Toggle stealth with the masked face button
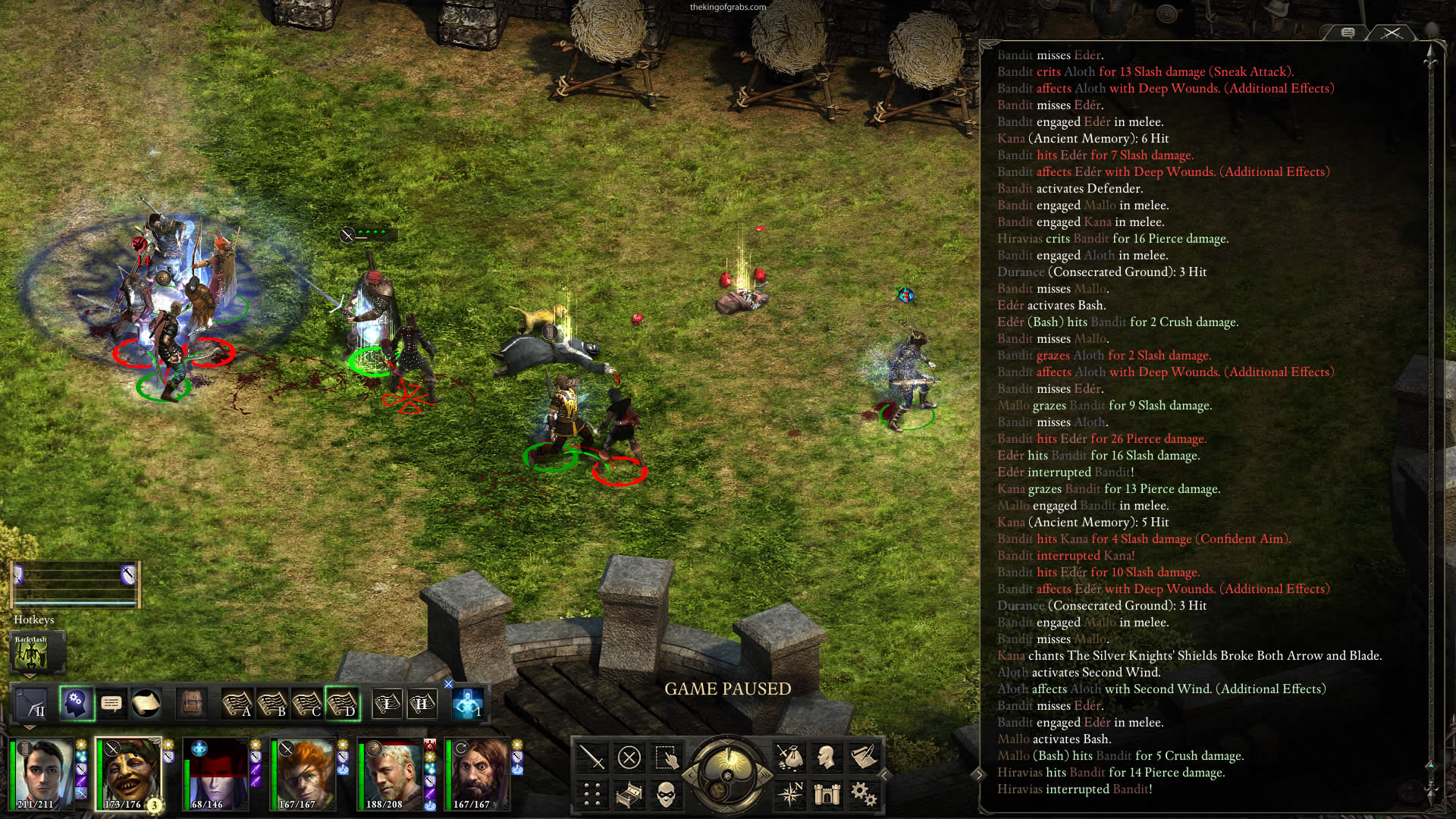The image size is (1456, 819). (x=666, y=794)
